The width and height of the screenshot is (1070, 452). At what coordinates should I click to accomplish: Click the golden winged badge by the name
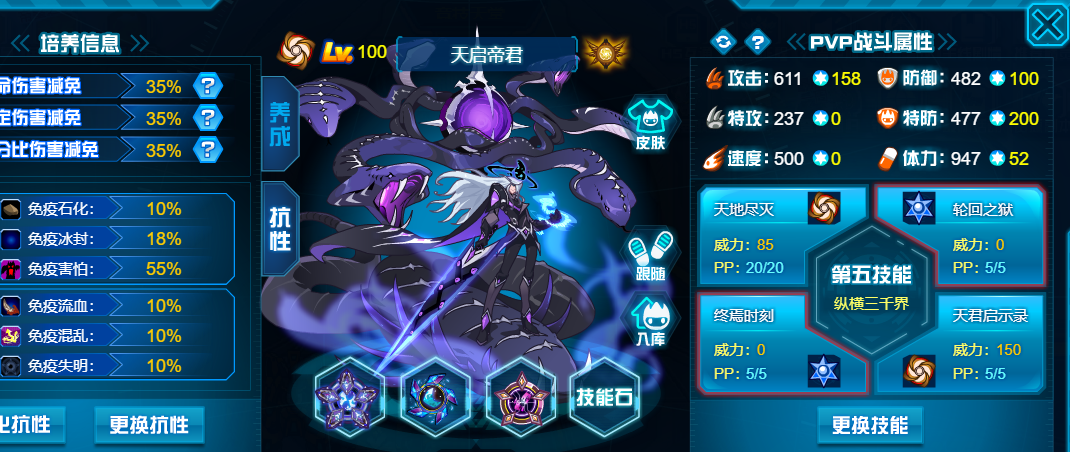coord(599,51)
